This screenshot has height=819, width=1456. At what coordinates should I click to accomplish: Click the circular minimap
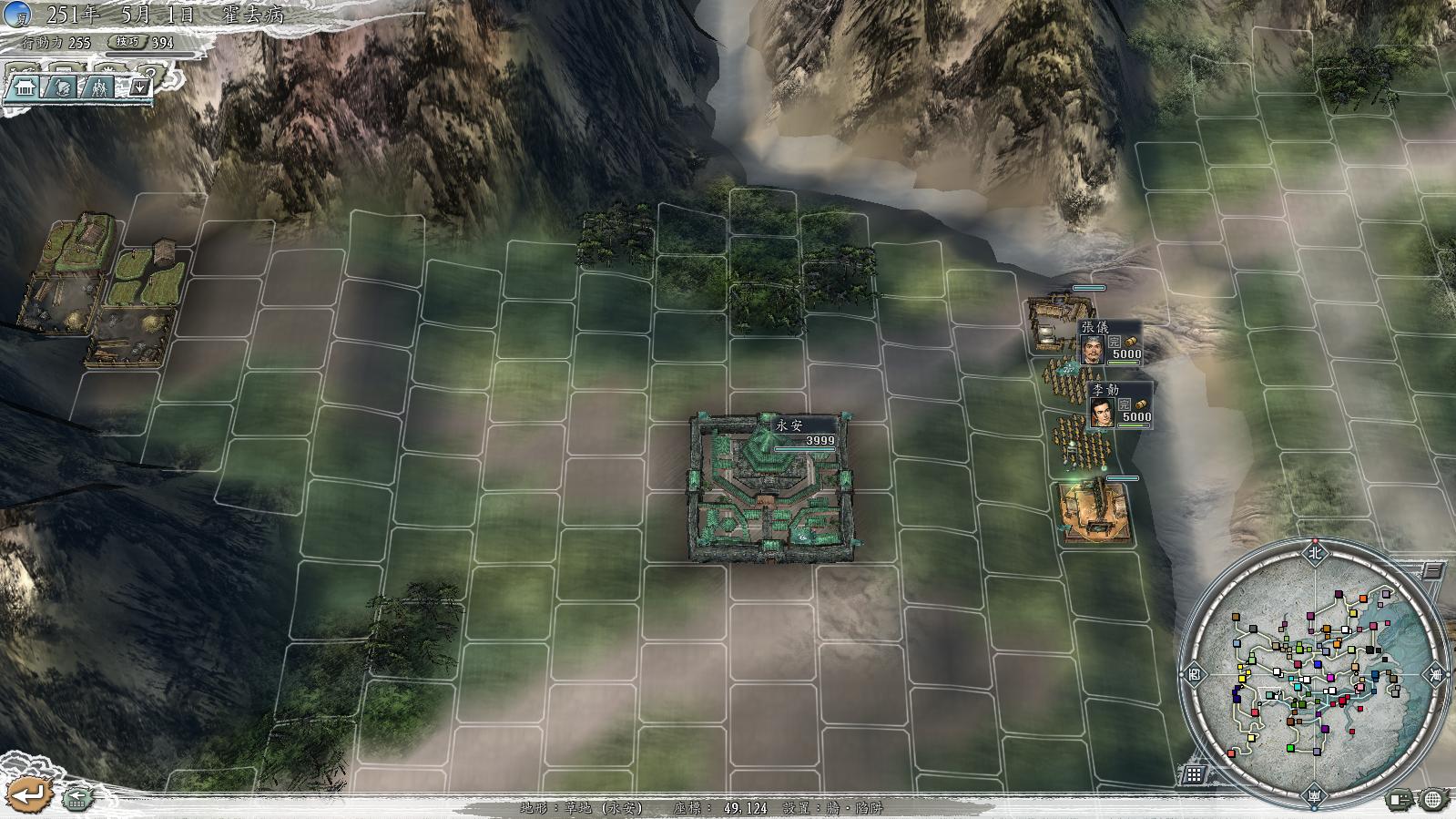[x=1314, y=674]
